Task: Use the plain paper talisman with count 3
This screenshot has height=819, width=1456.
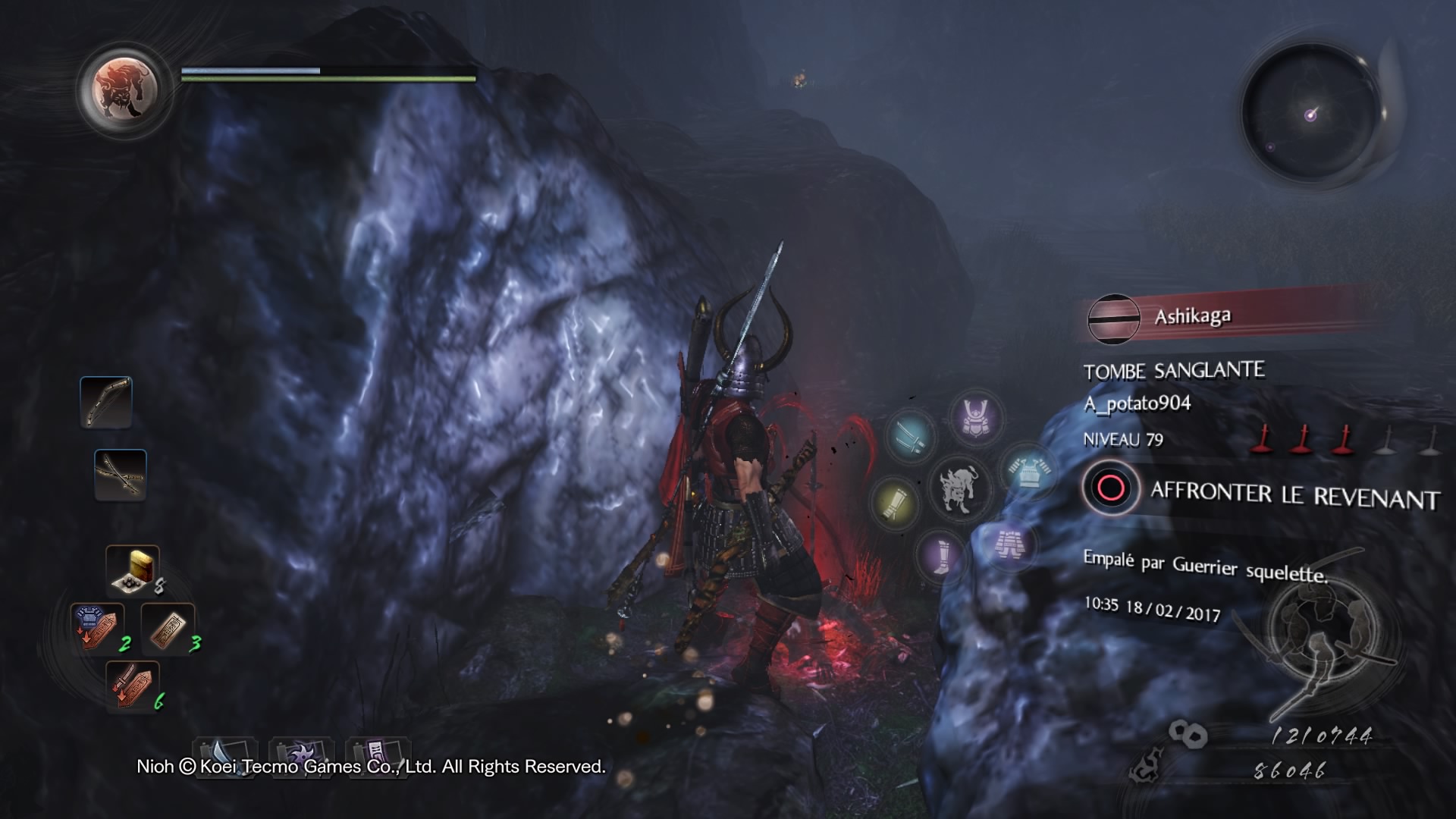Action: 168,629
